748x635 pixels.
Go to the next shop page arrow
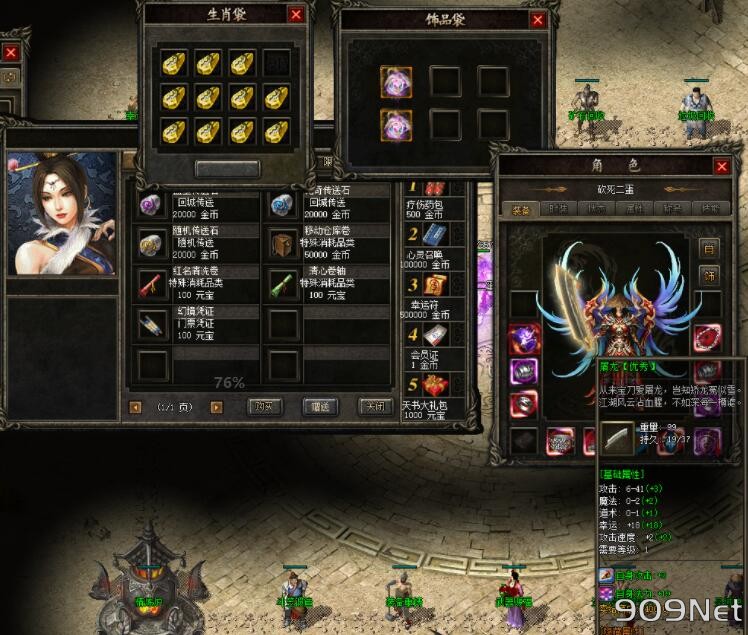(216, 407)
